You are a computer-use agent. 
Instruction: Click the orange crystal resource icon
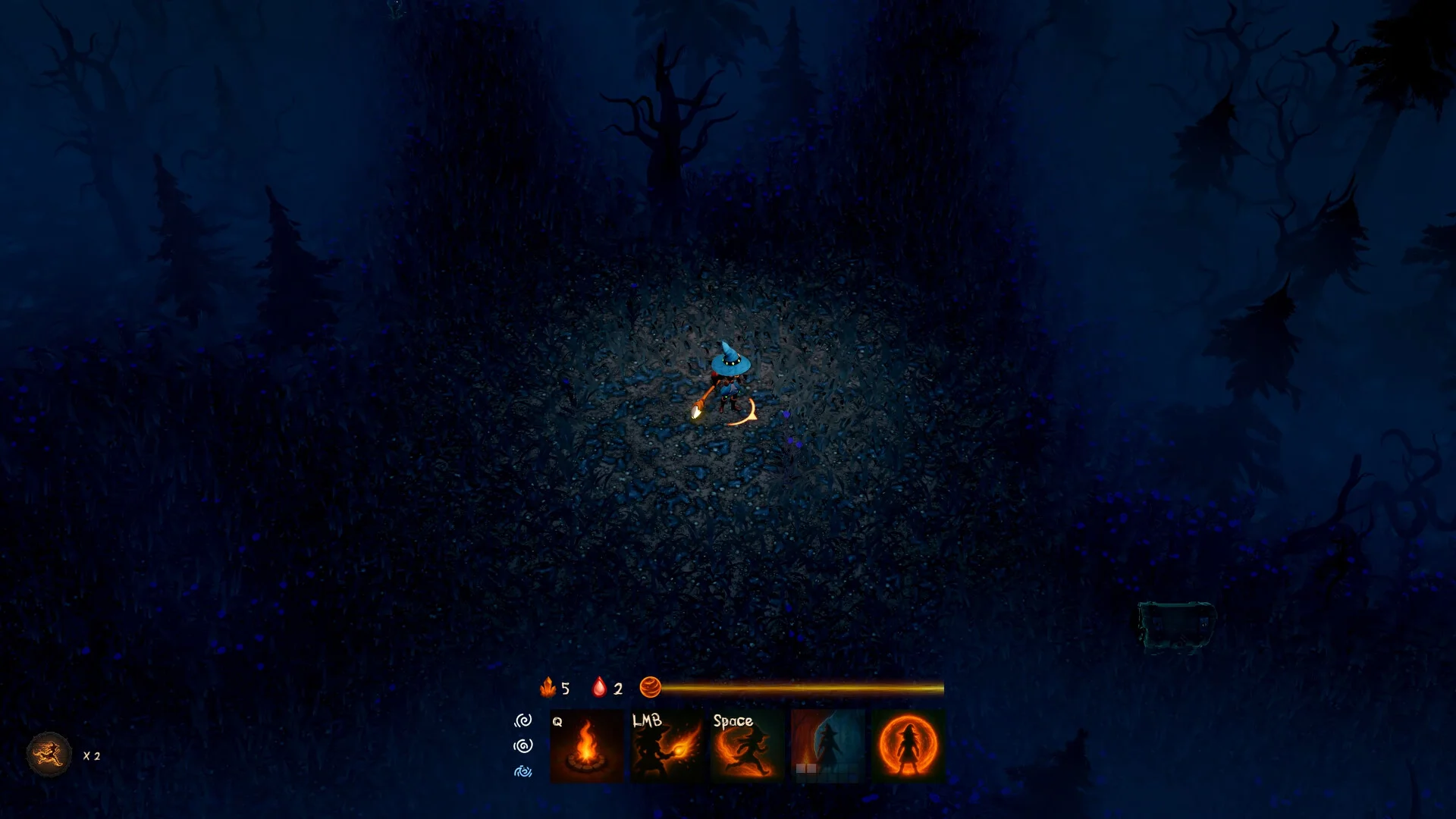pyautogui.click(x=548, y=688)
